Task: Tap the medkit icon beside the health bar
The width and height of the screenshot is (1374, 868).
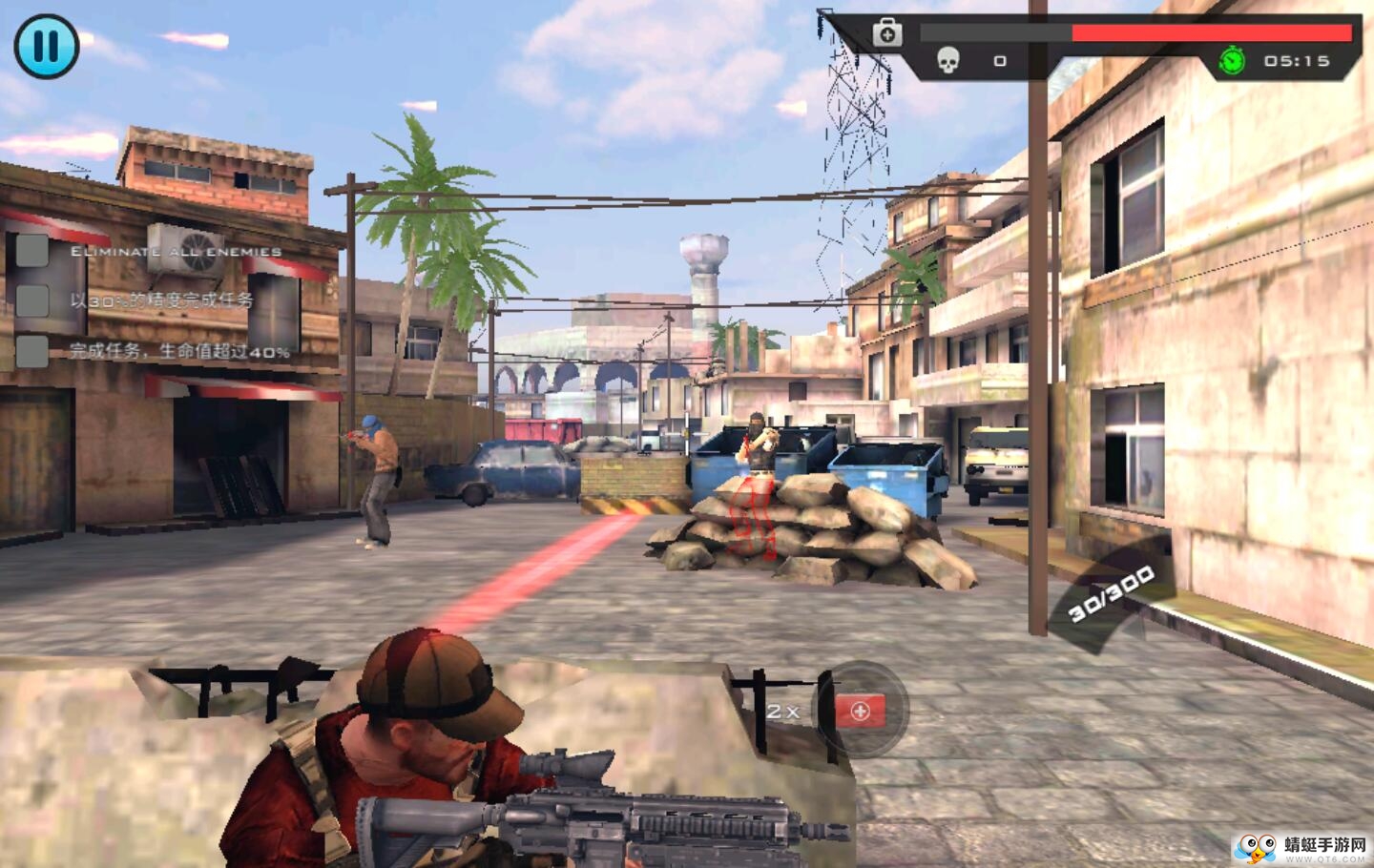Action: (x=887, y=33)
